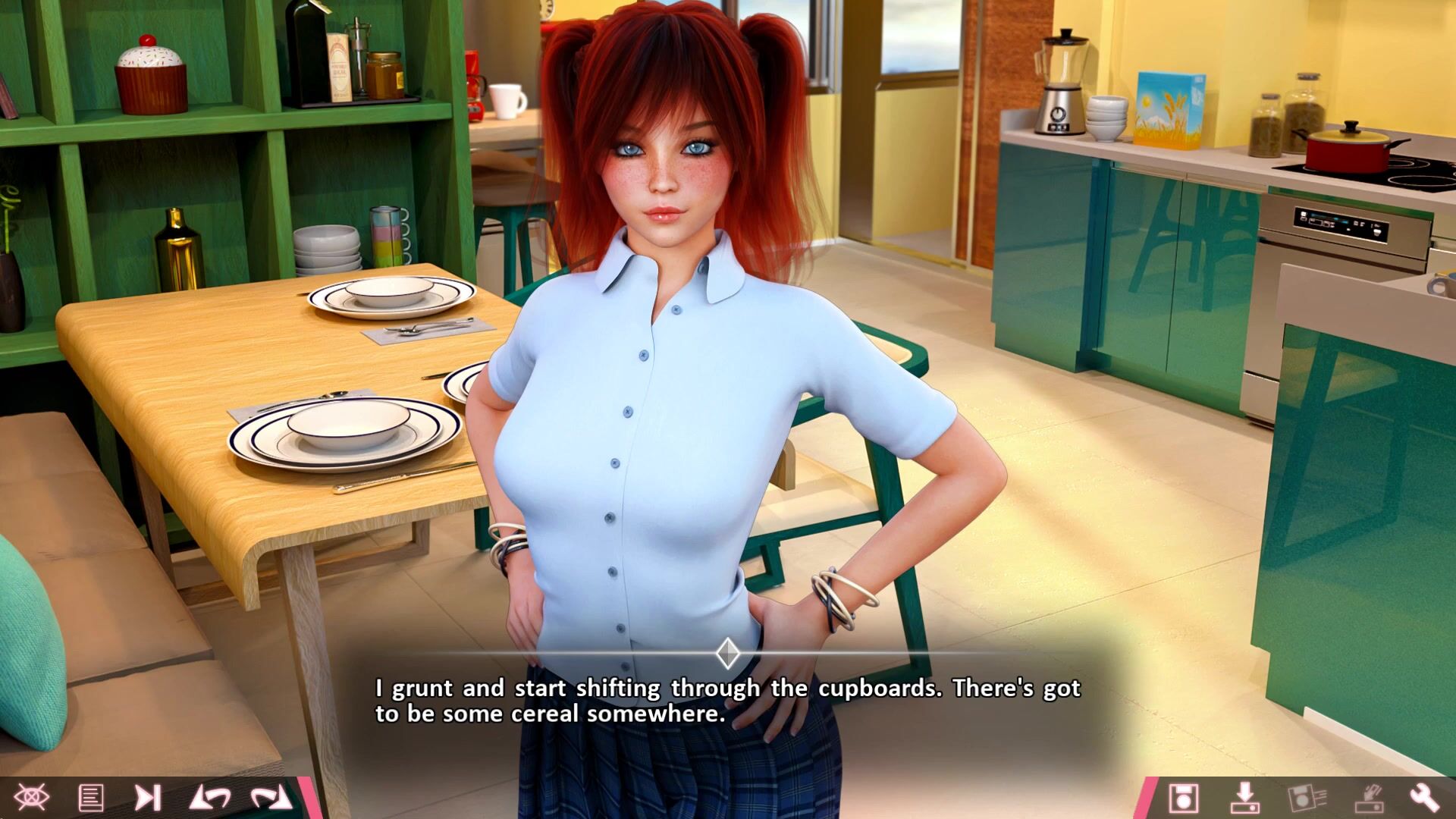Skip ahead with the skip-forward icon
The width and height of the screenshot is (1456, 819).
(x=147, y=797)
